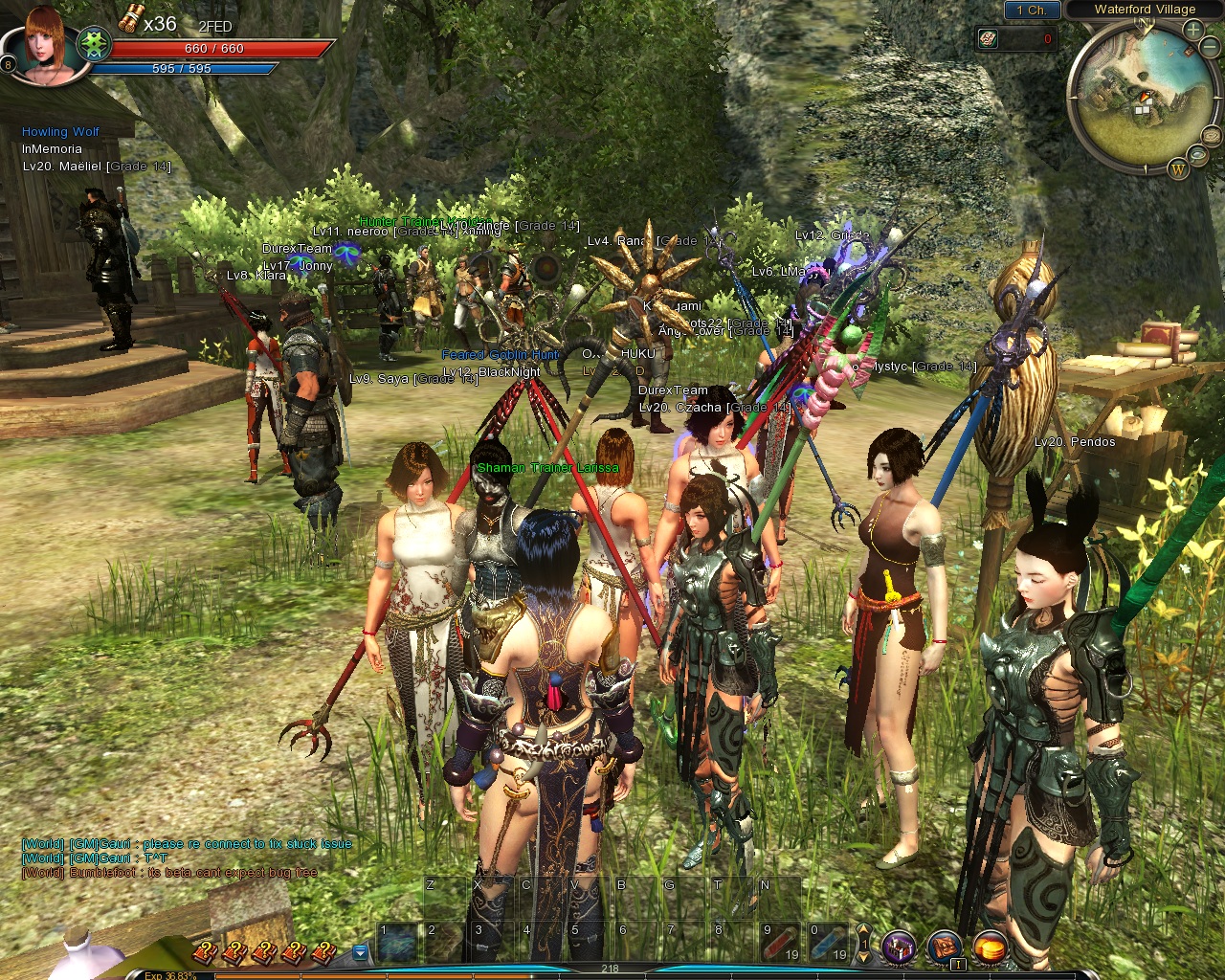Click the blue dropdown arrow beside the hotbar
The height and width of the screenshot is (980, 1225).
(x=360, y=951)
